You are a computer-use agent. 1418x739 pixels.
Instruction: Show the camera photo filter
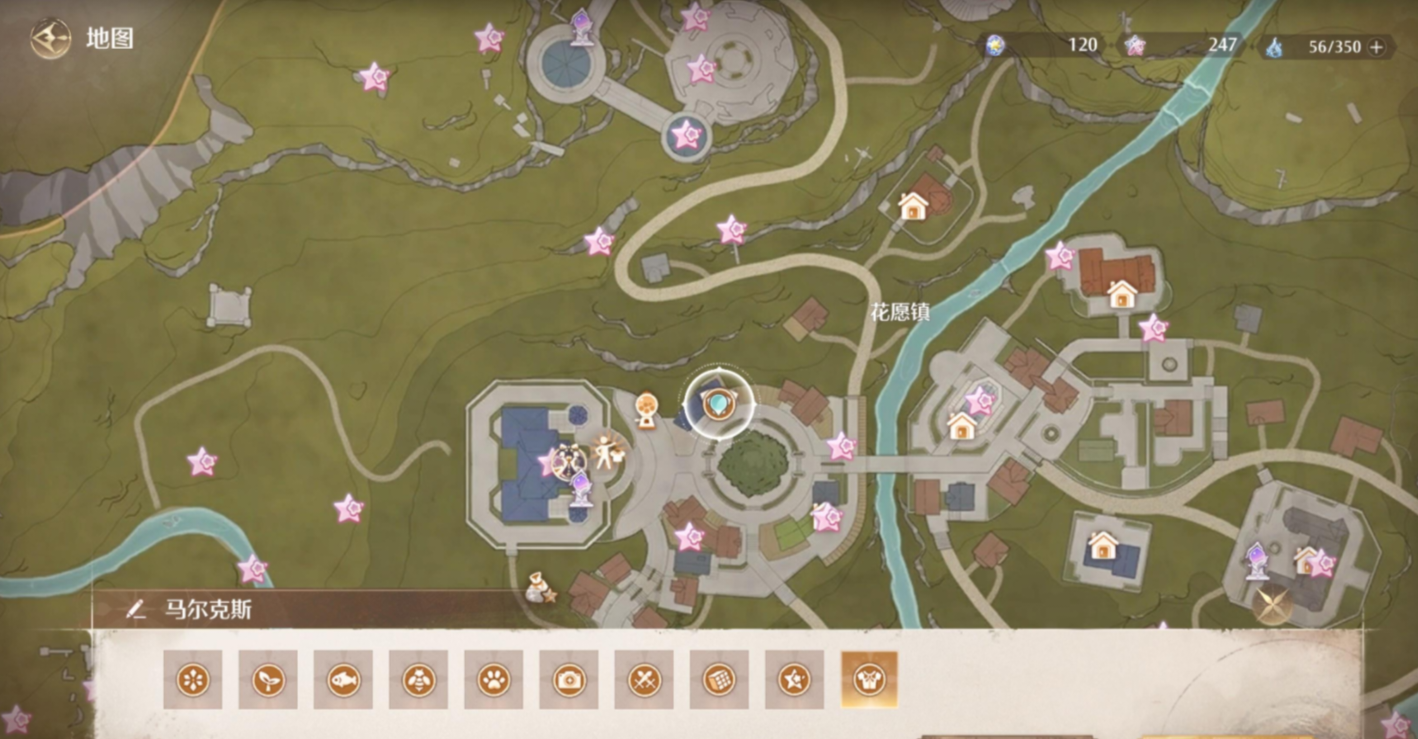[569, 680]
